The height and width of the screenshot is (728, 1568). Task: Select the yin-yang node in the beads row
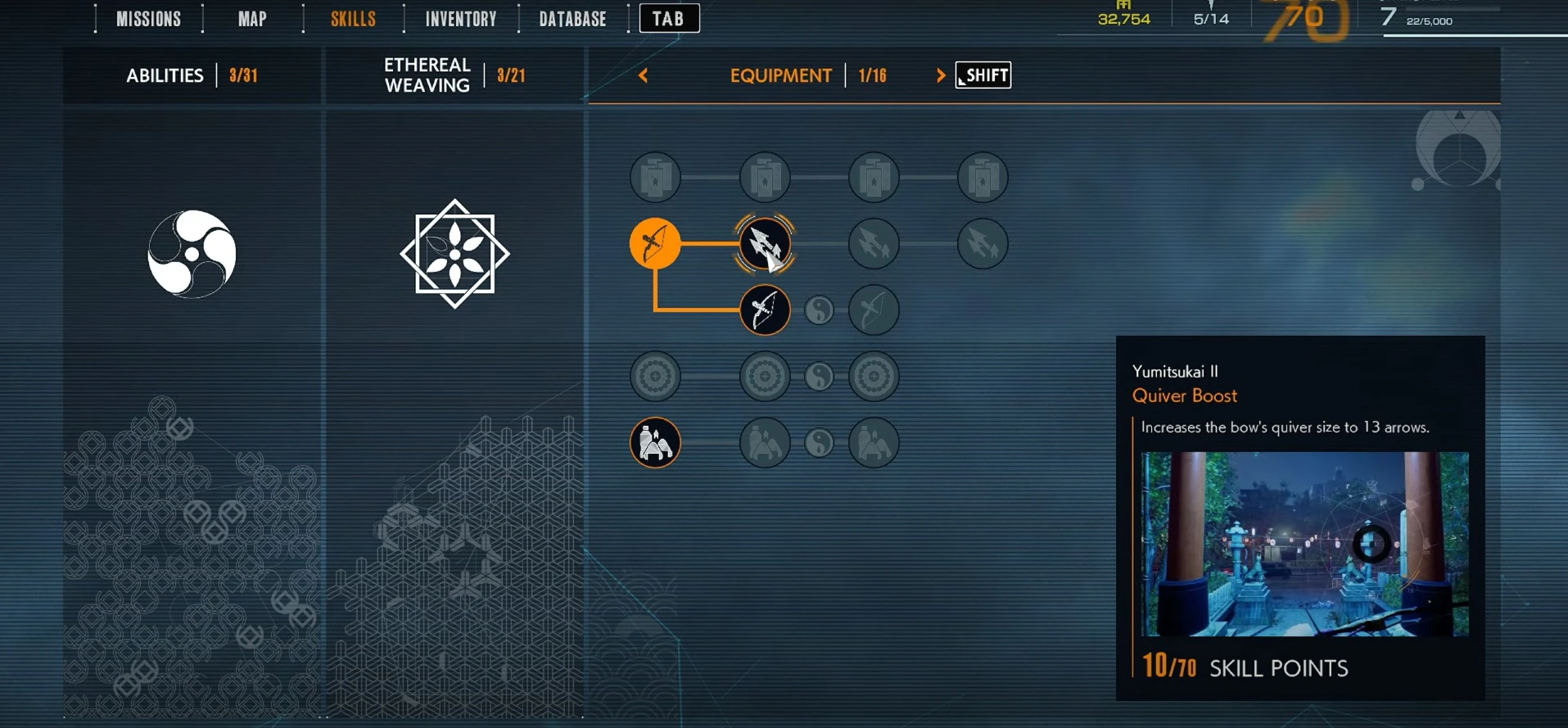click(x=820, y=377)
